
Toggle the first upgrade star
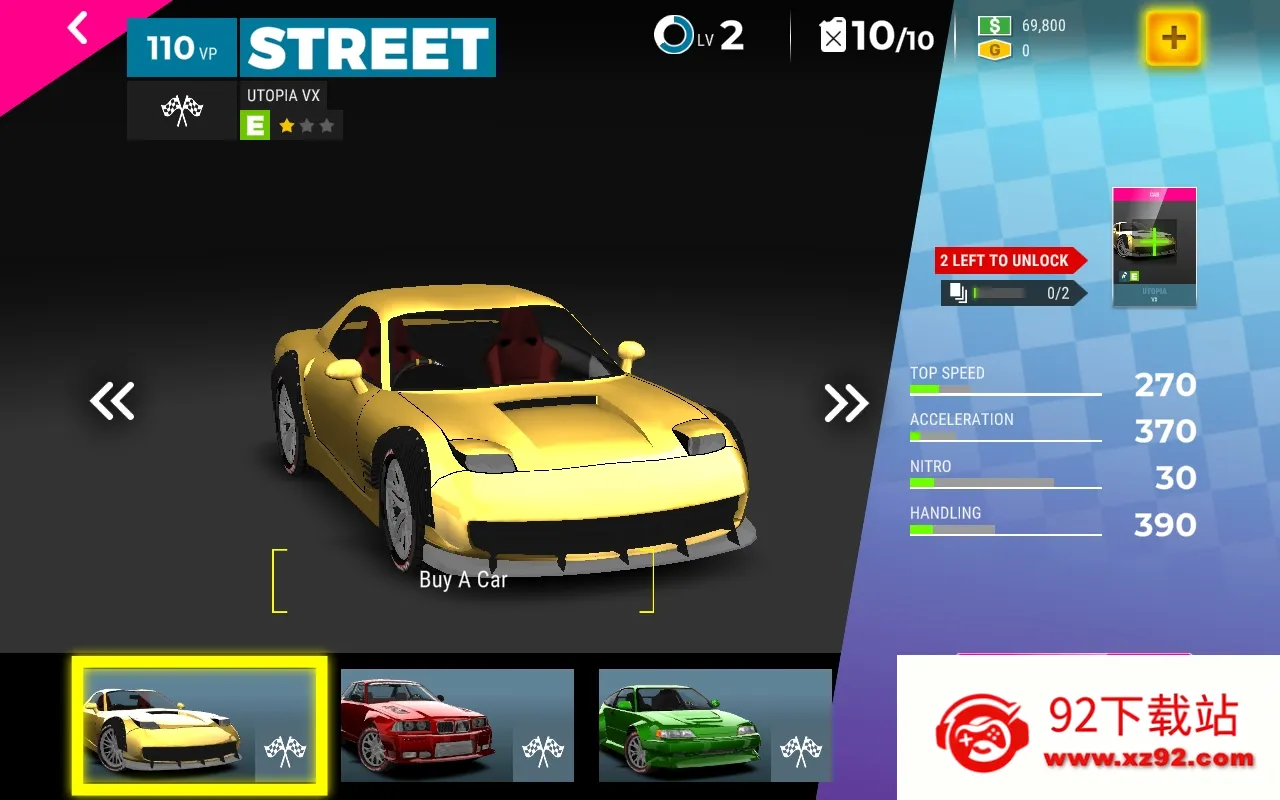pos(284,126)
